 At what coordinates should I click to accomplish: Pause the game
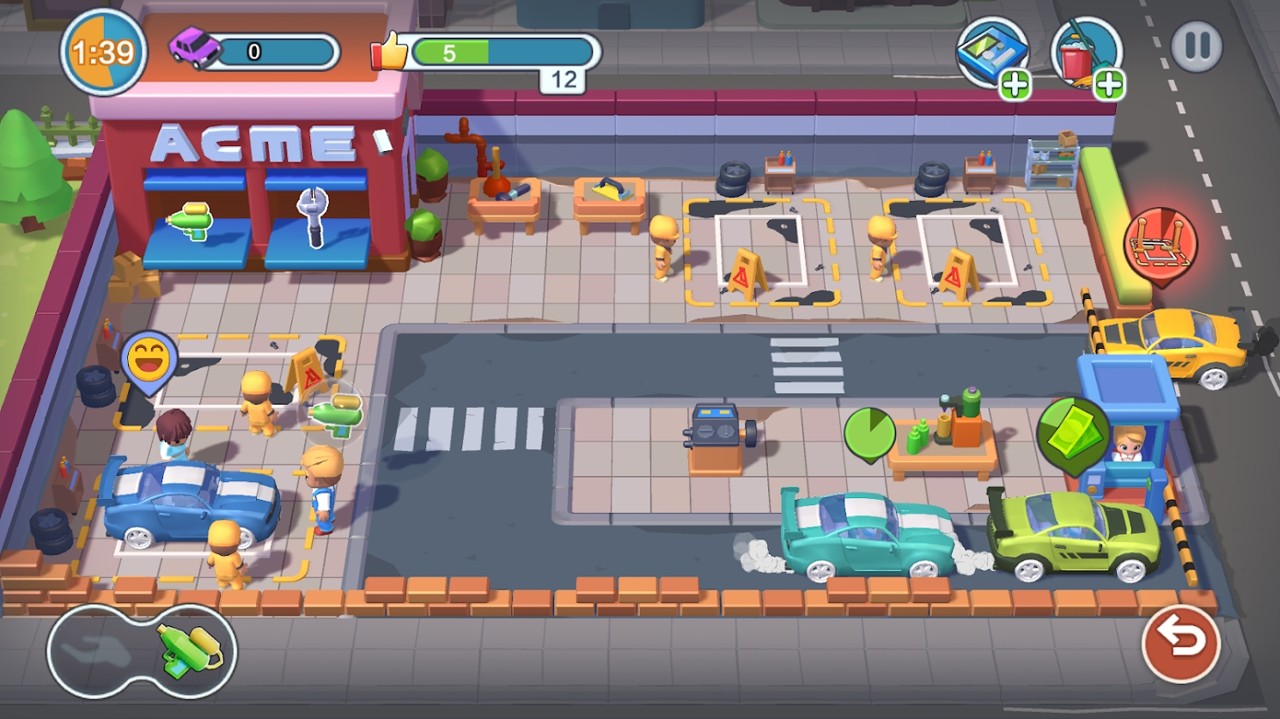(1196, 47)
